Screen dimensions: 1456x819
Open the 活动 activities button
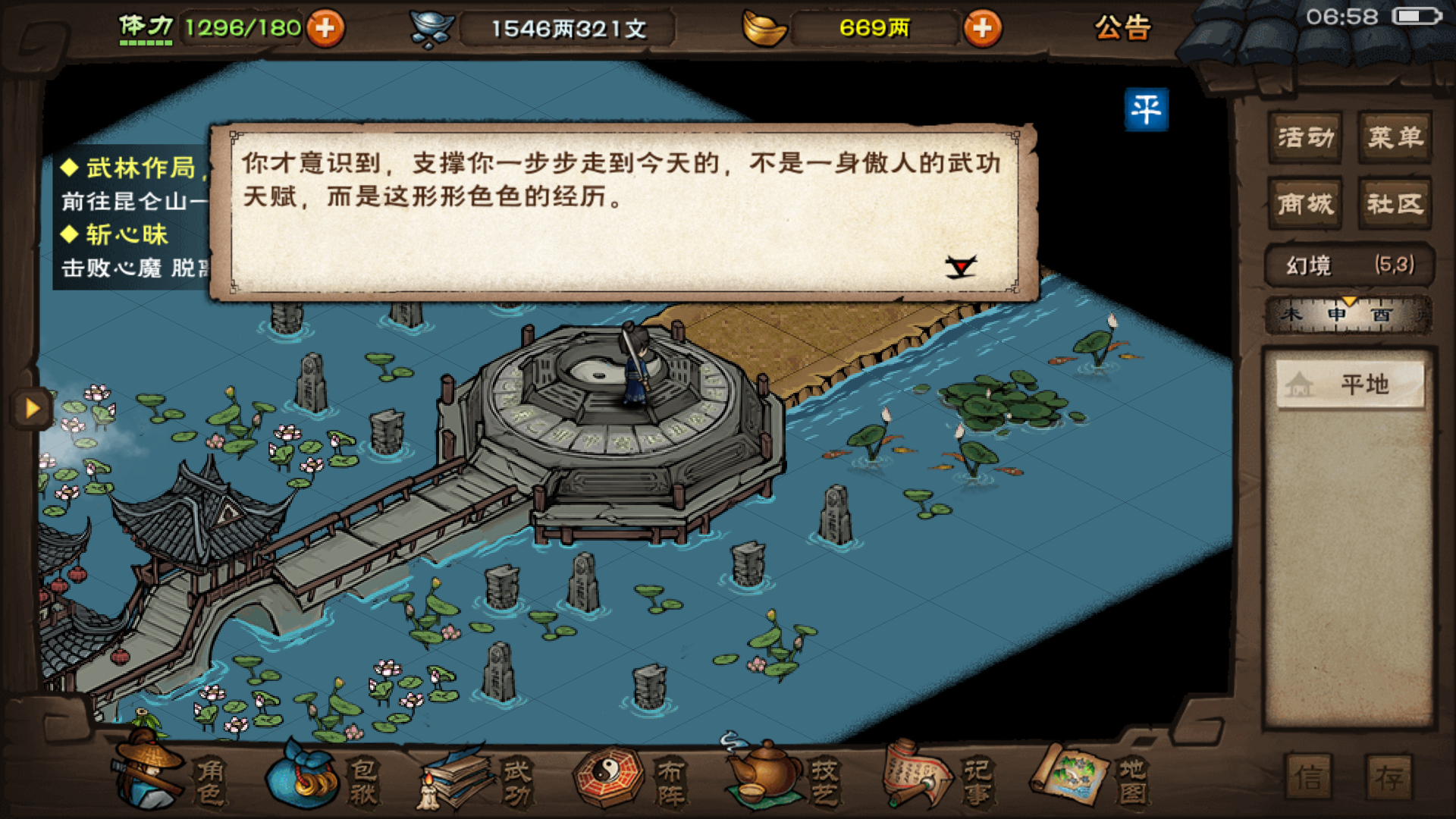tap(1306, 138)
